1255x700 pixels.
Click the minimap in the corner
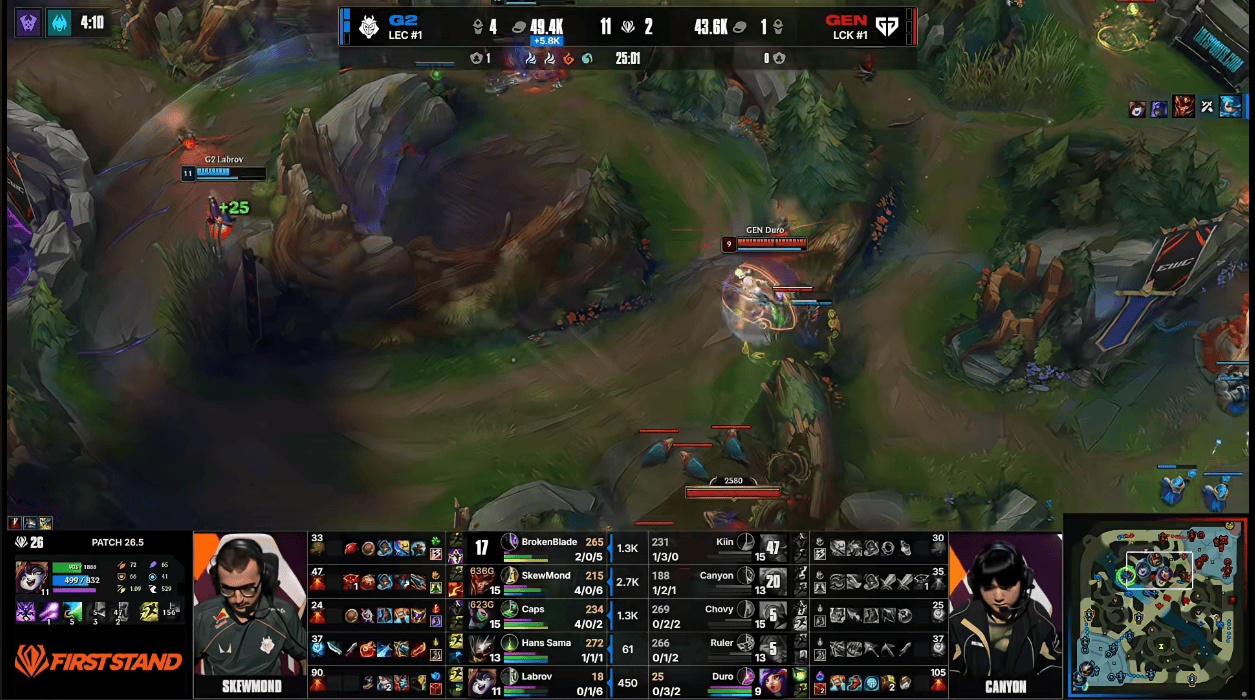click(x=1158, y=607)
